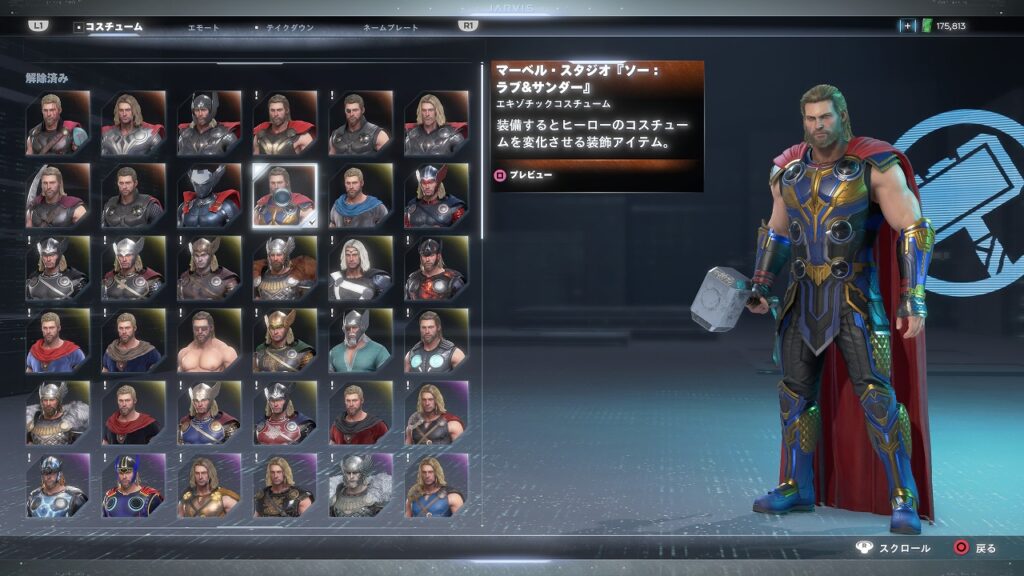Choose the red-armor winged-helmet Thor costume
Image resolution: width=1024 pixels, height=576 pixels.
[x=284, y=414]
